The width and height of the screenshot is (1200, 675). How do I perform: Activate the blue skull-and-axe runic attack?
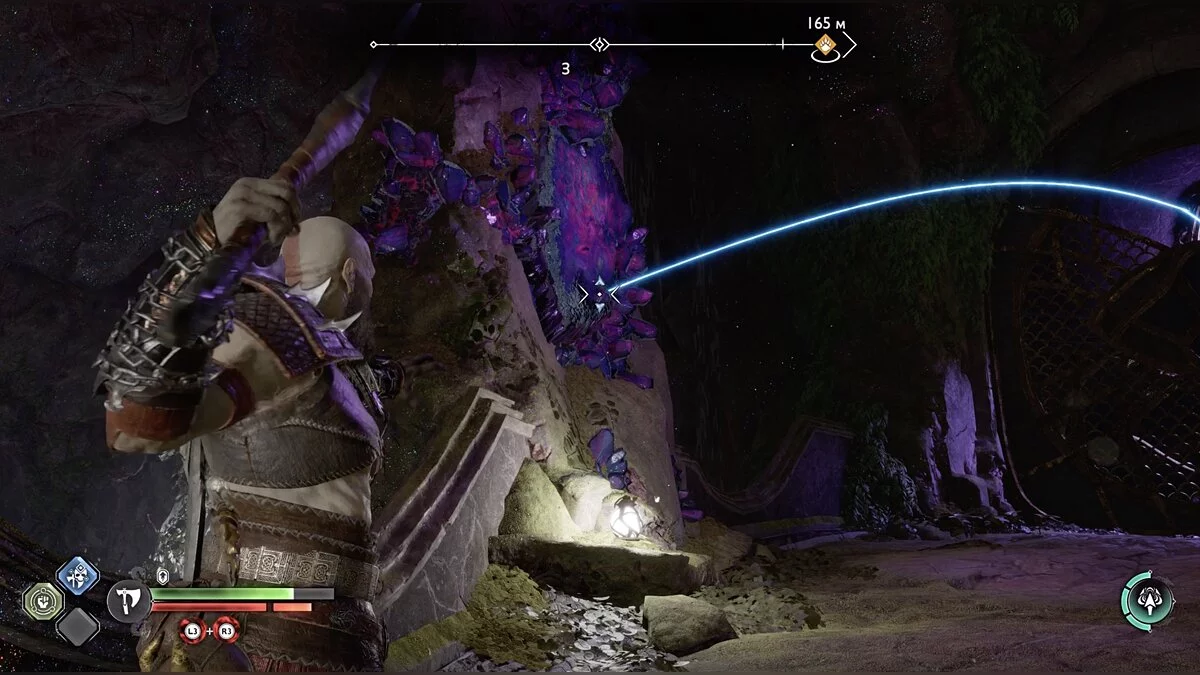click(x=76, y=575)
